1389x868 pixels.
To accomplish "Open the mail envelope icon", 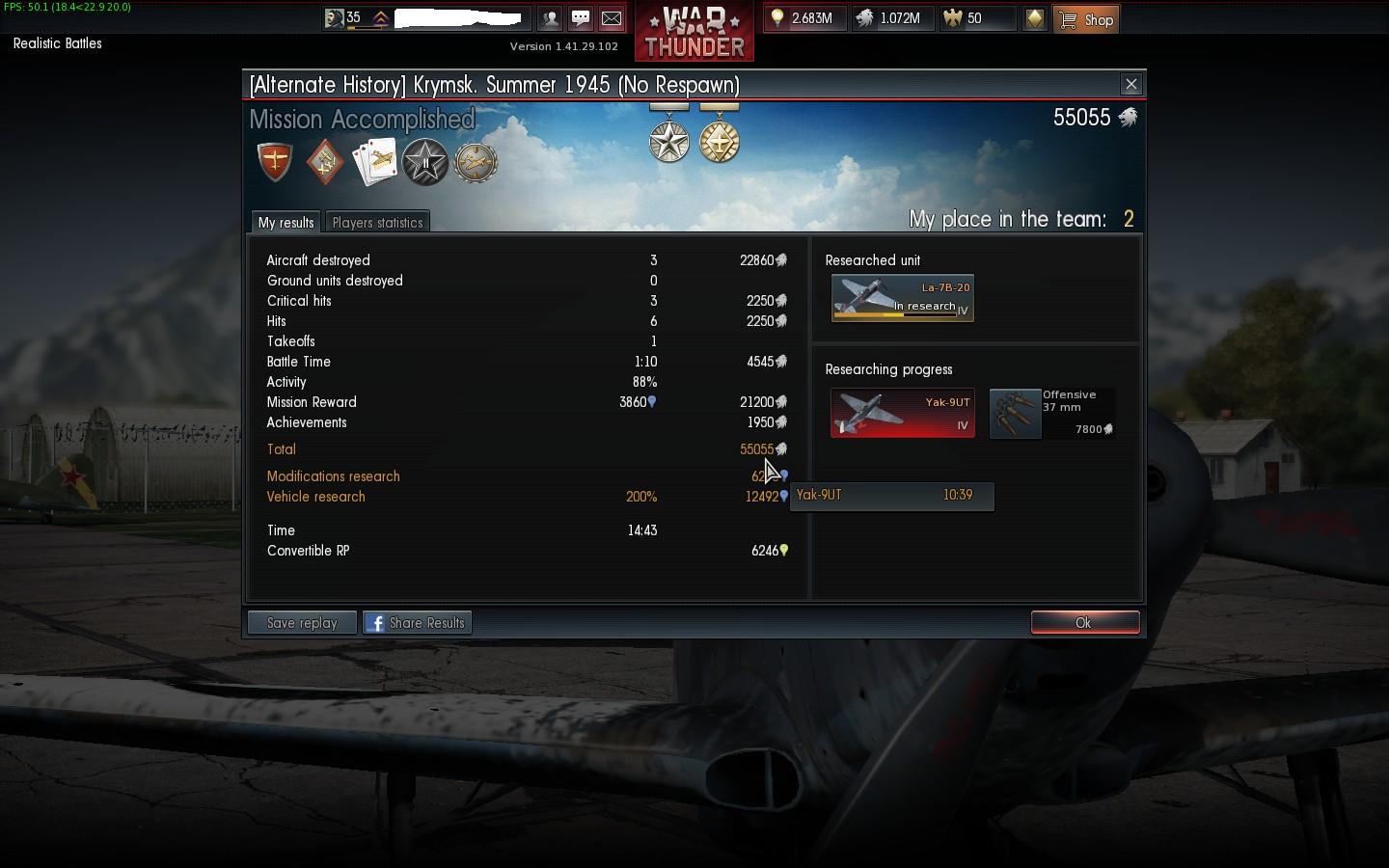I will 612,18.
